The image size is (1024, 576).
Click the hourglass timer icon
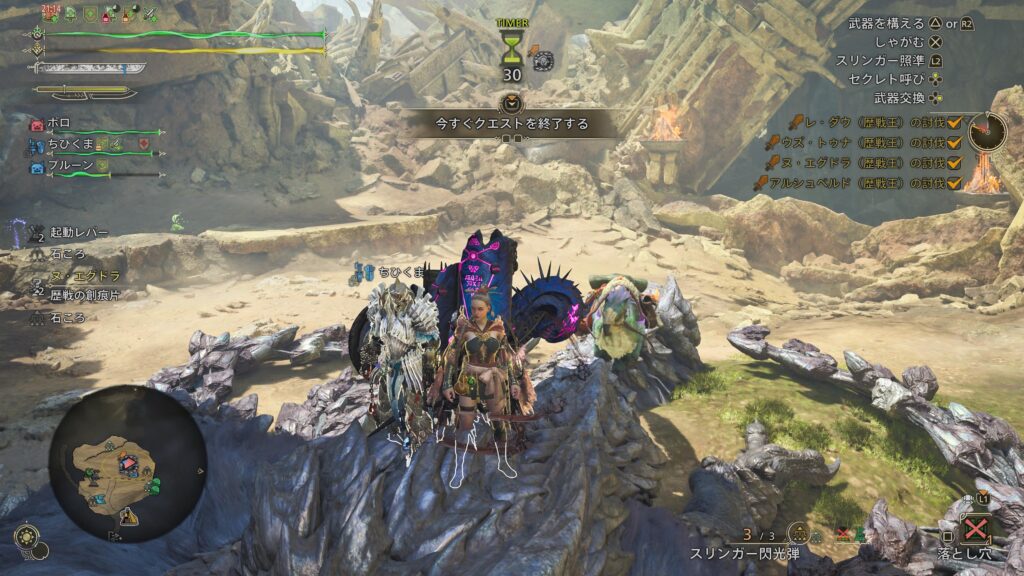511,48
